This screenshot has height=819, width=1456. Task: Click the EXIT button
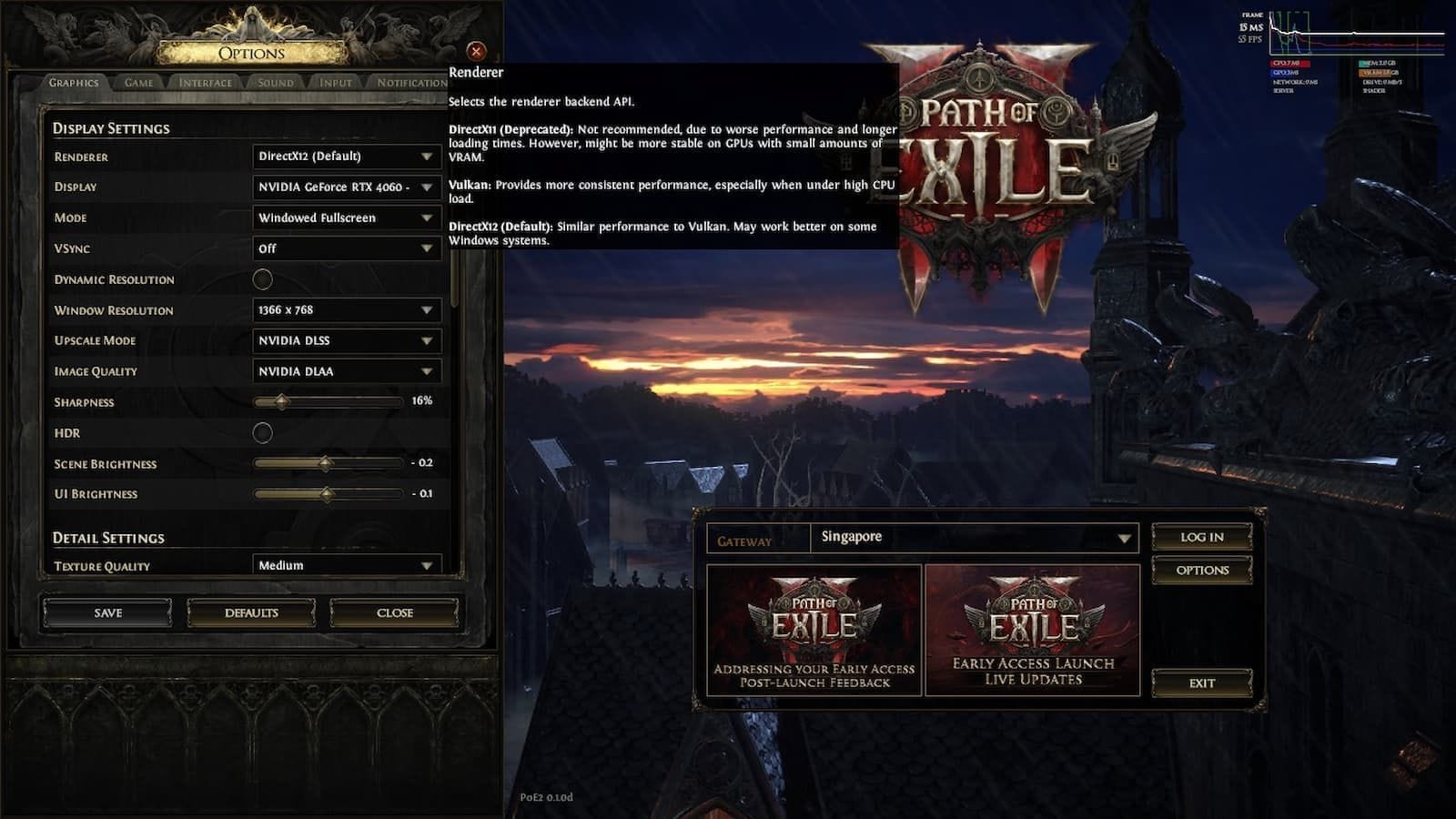1201,682
